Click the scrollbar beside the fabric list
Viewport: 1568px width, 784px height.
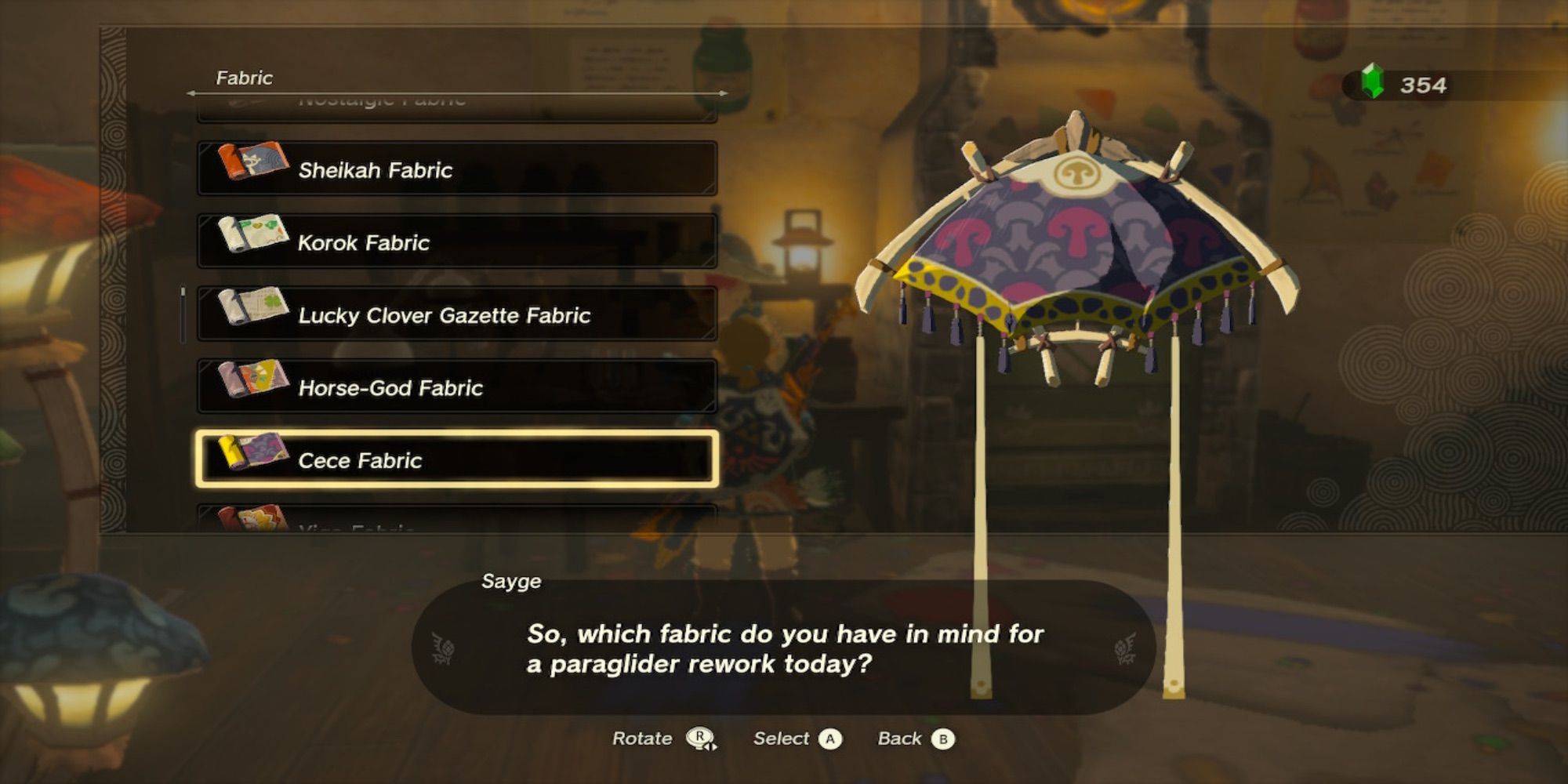[x=182, y=306]
